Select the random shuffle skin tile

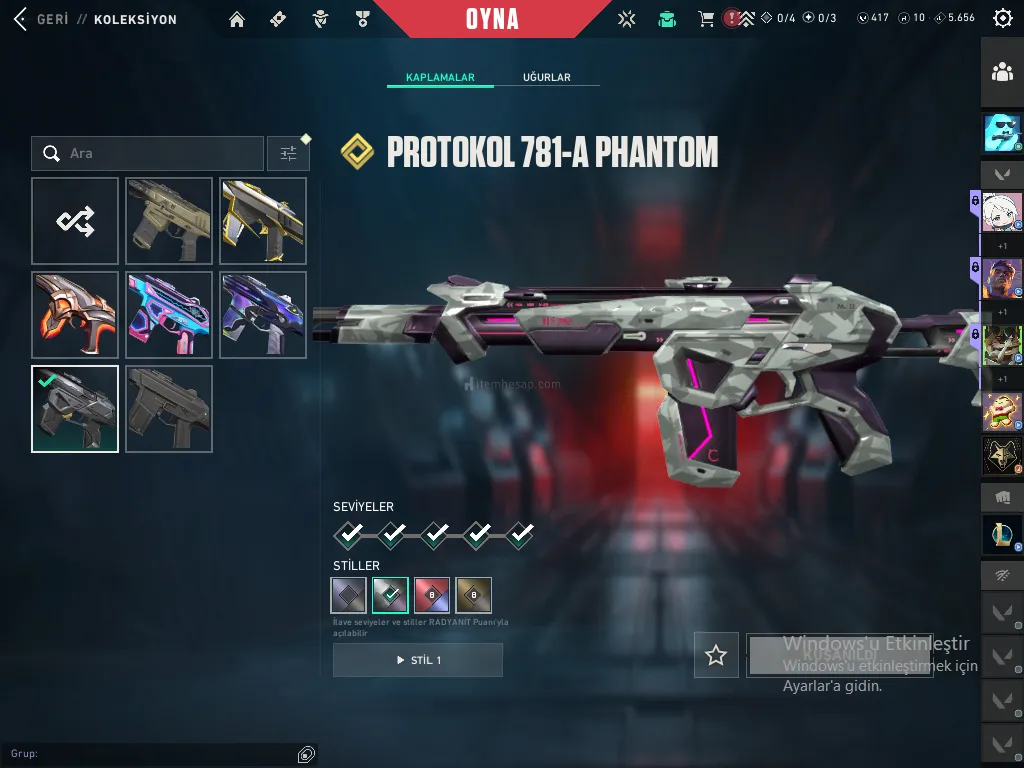(x=75, y=221)
